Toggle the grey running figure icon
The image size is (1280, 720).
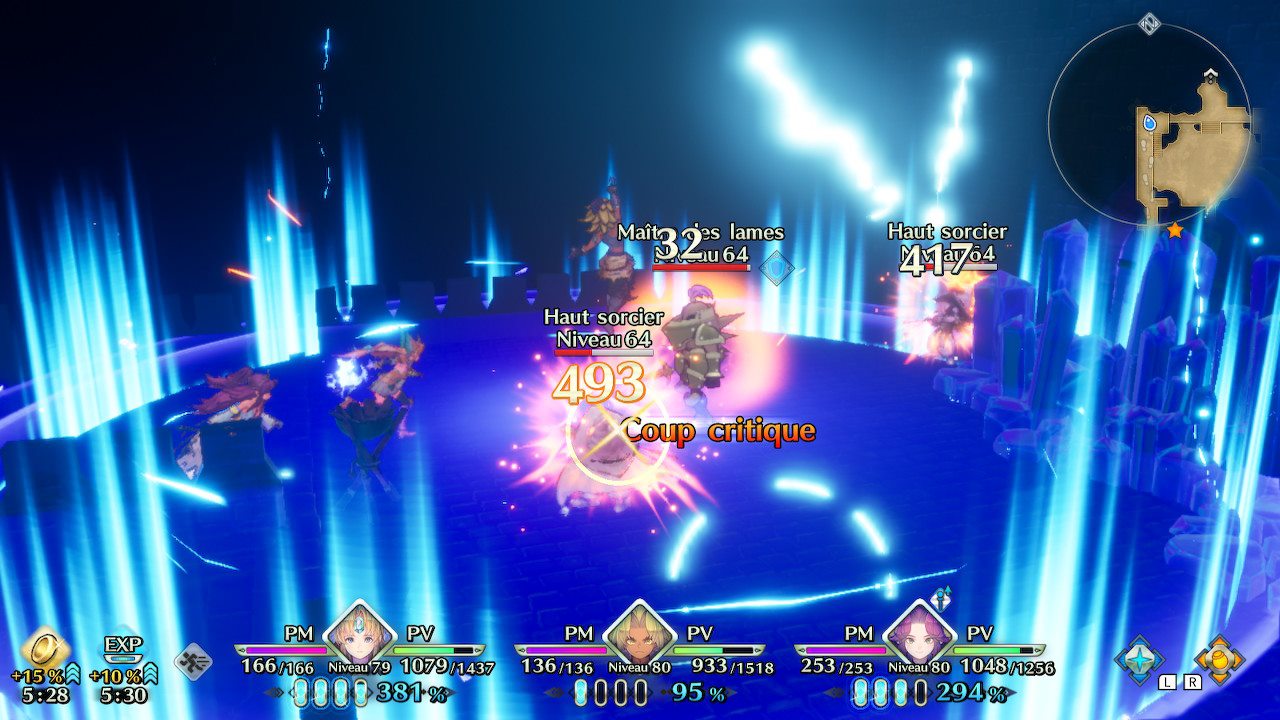coord(193,661)
